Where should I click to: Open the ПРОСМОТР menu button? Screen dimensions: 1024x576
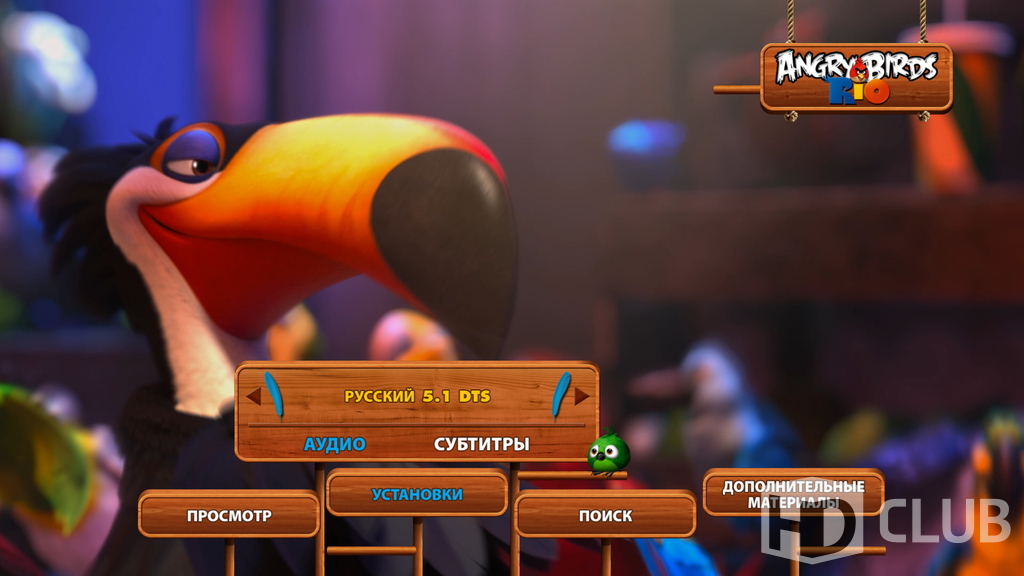click(229, 516)
